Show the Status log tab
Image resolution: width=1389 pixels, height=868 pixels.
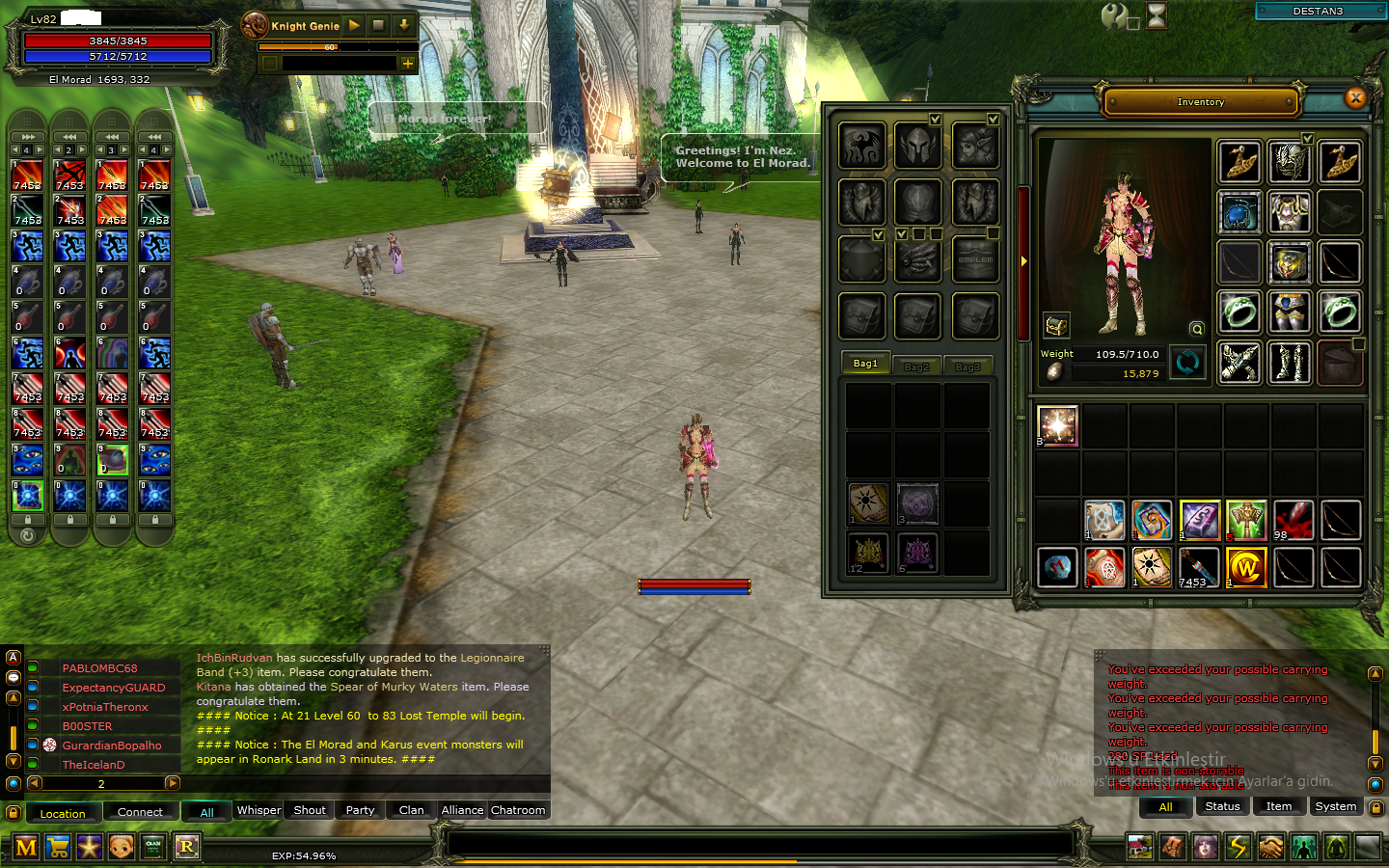pyautogui.click(x=1222, y=806)
